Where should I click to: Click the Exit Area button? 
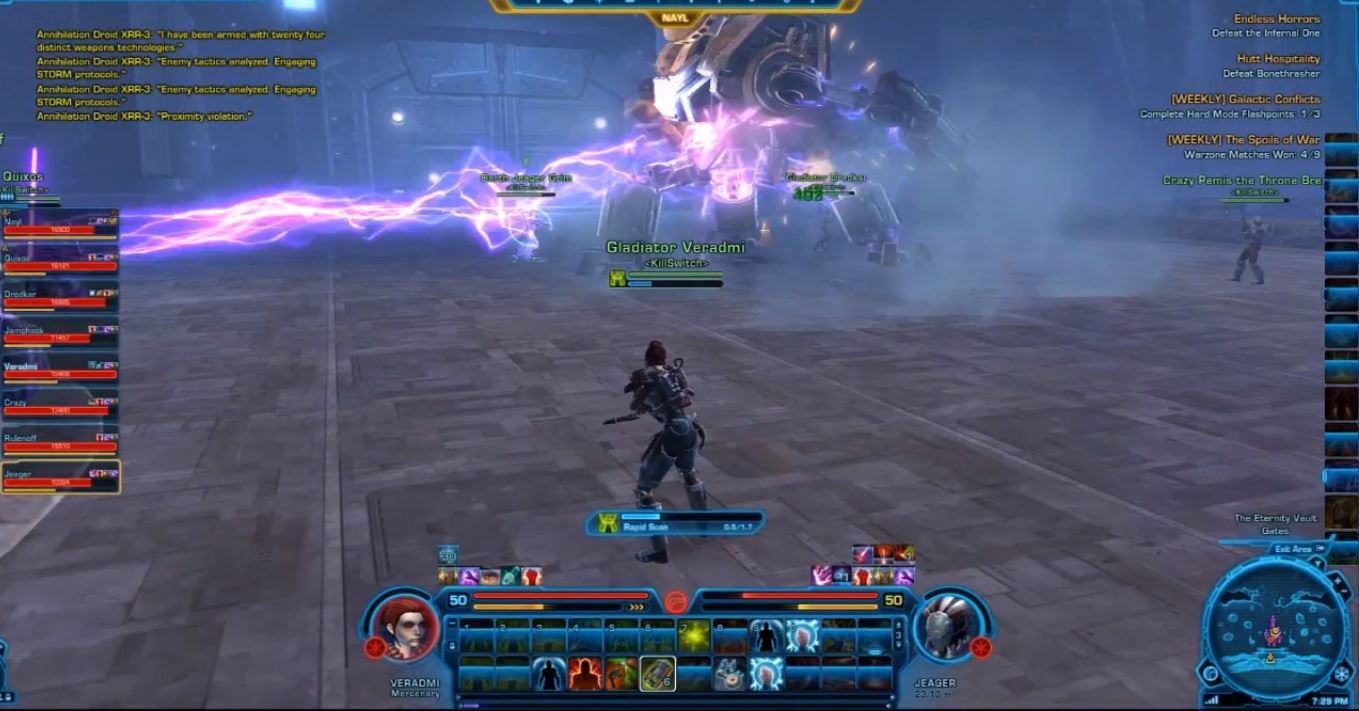pos(1293,549)
